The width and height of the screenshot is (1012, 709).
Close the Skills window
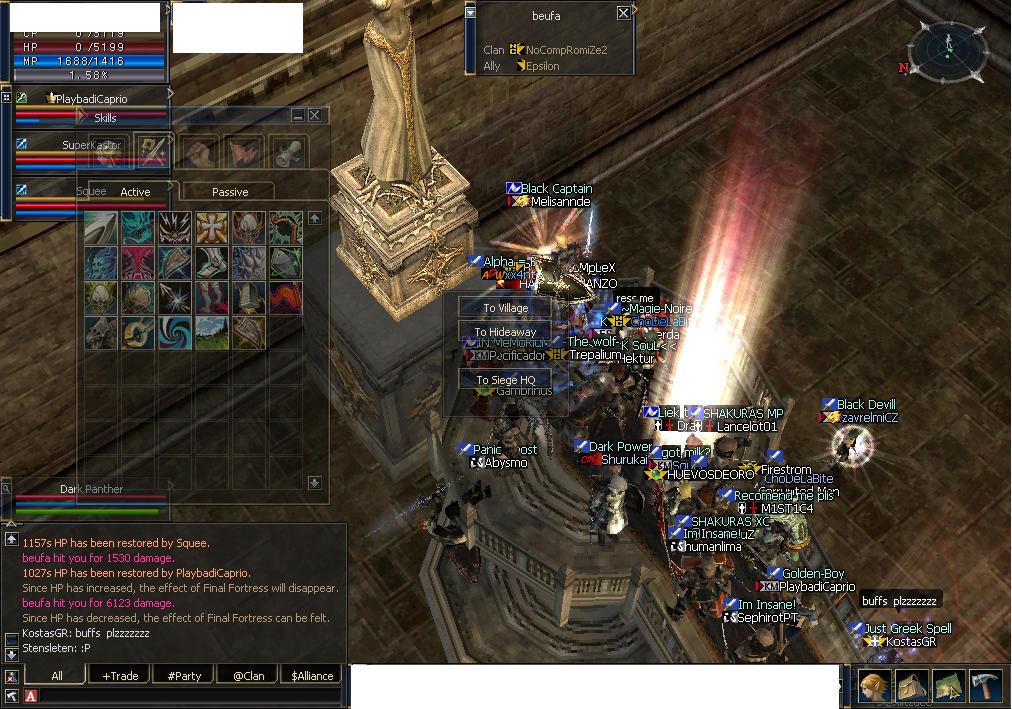click(x=314, y=116)
